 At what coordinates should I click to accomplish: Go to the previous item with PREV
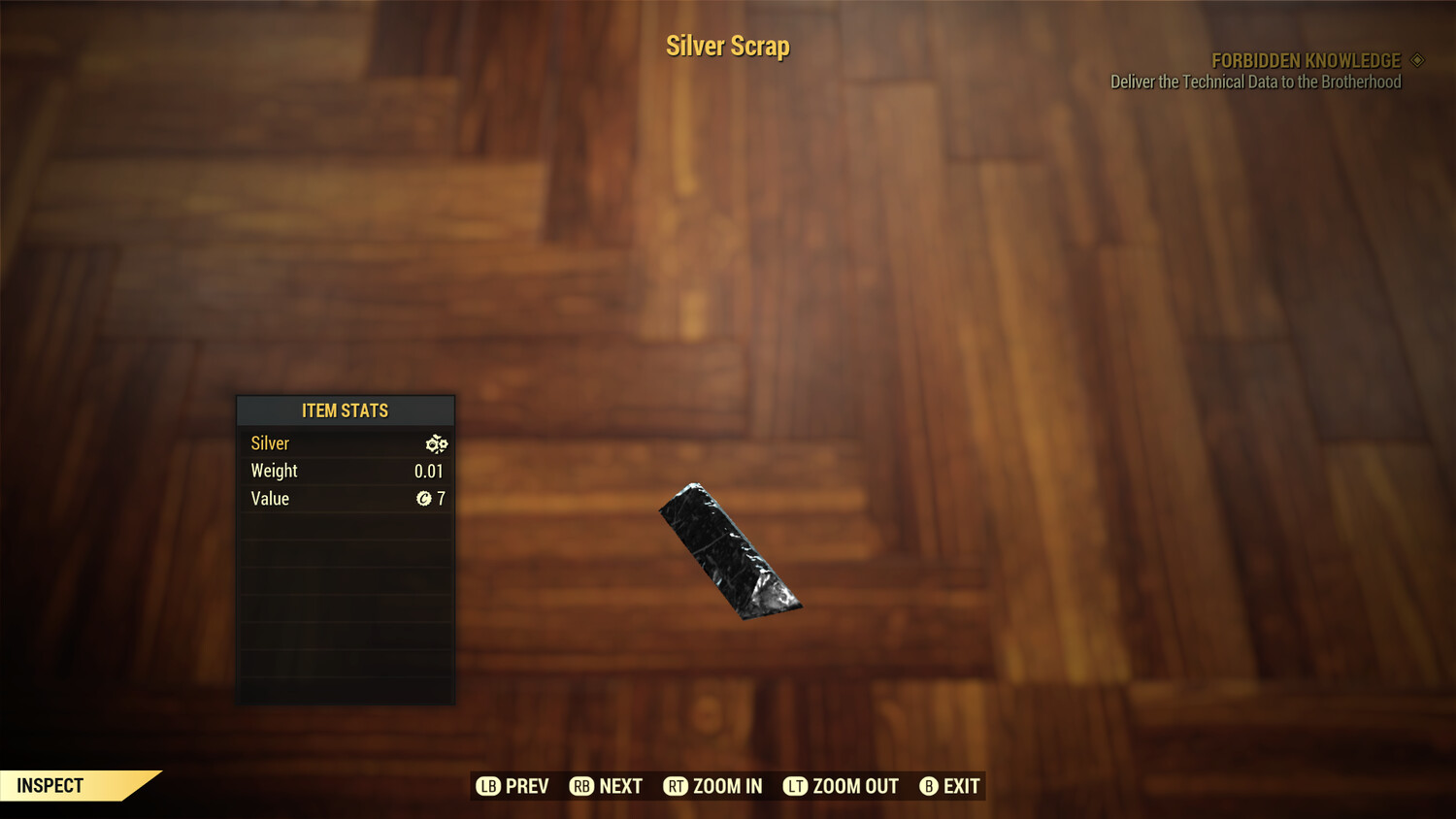[513, 786]
